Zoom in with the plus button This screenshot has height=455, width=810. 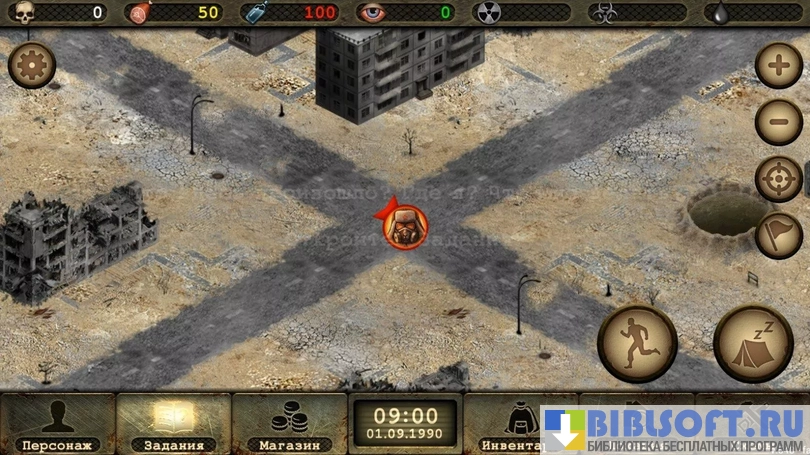click(x=778, y=68)
